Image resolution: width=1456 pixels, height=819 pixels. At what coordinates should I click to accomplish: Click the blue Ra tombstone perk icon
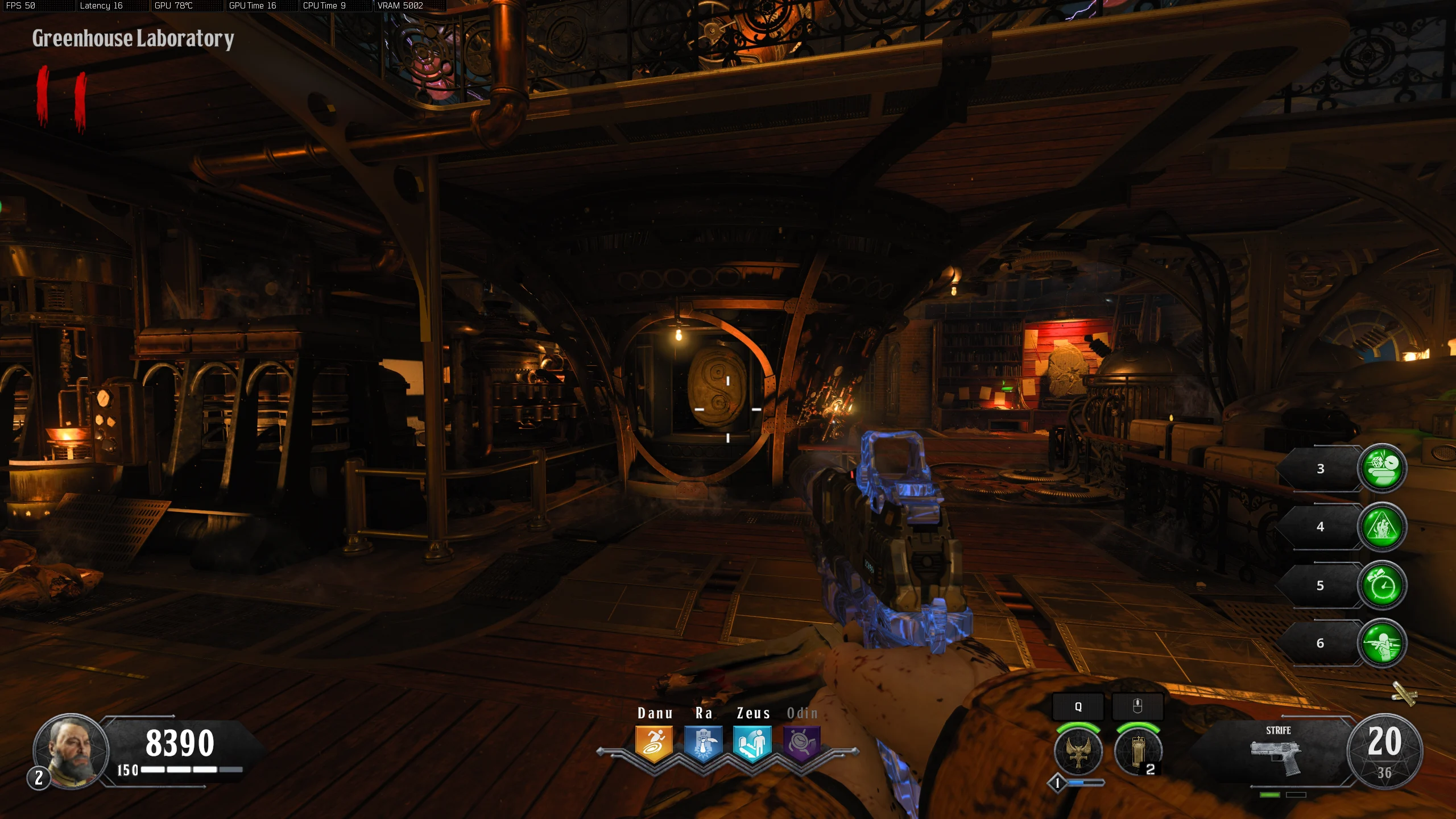click(x=704, y=743)
